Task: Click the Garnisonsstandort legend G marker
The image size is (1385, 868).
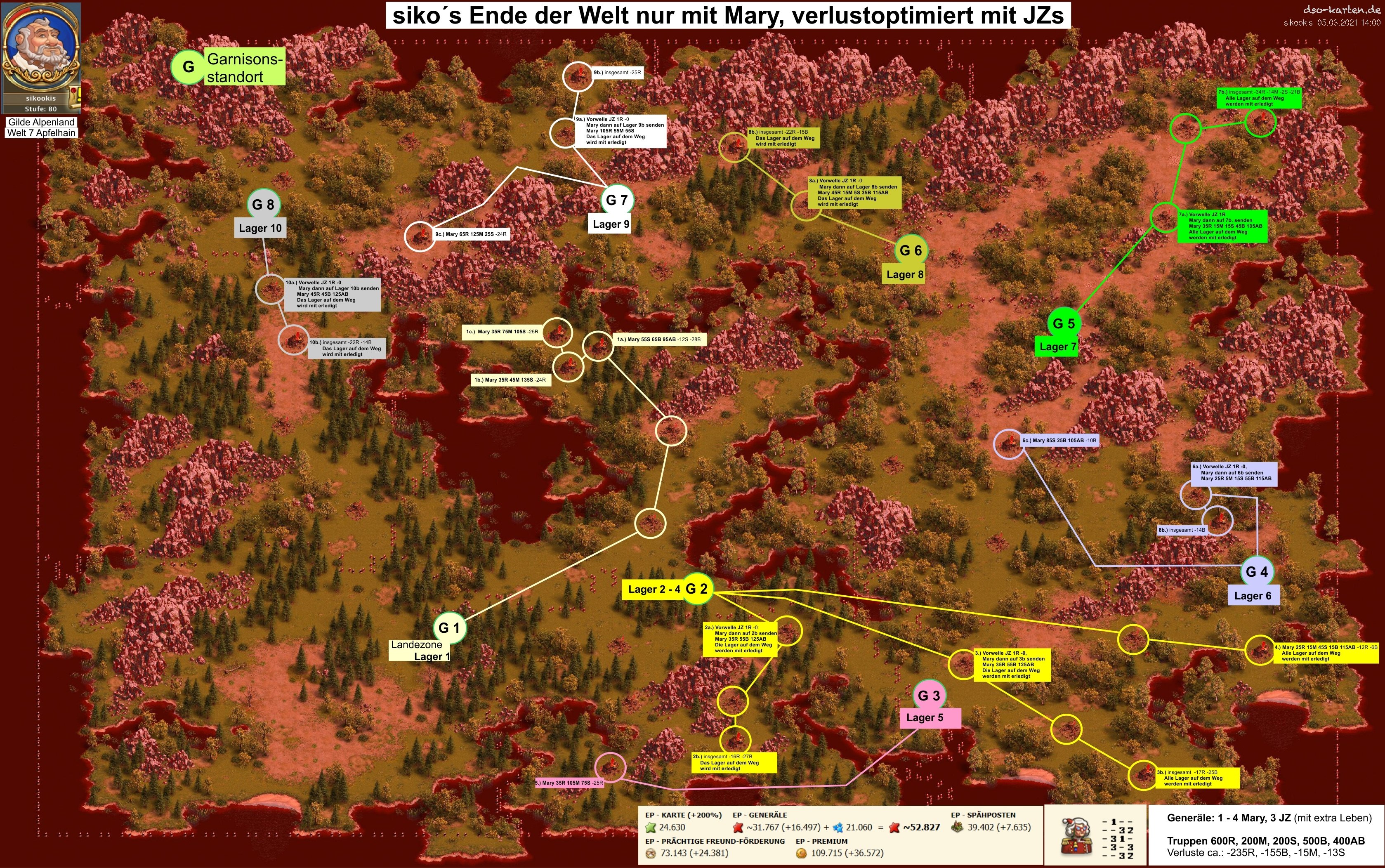Action: click(x=188, y=66)
